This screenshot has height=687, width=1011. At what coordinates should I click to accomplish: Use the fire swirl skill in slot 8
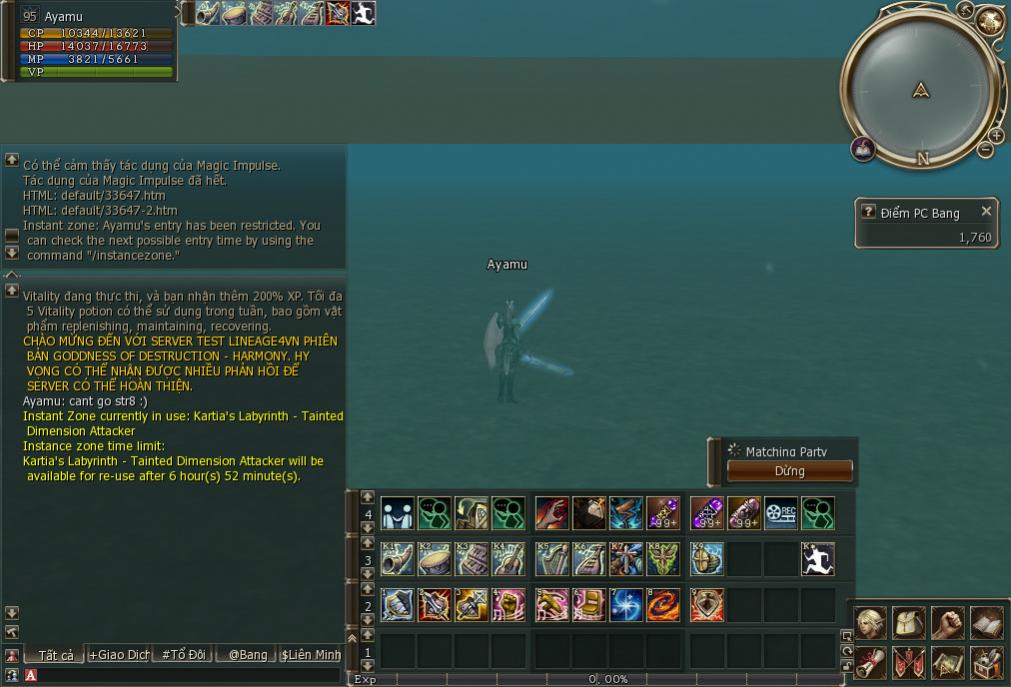(x=662, y=605)
